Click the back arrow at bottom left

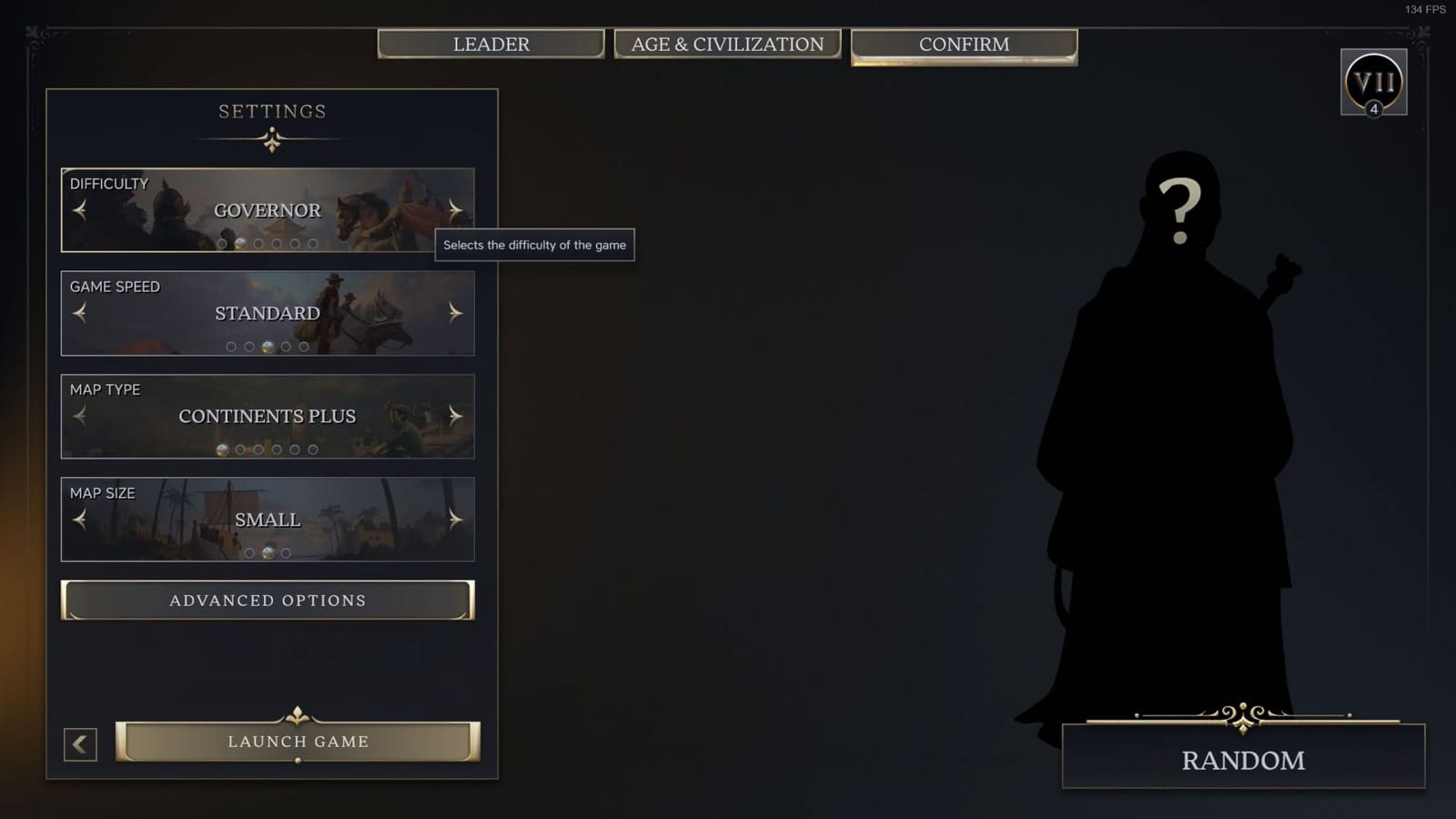[x=80, y=744]
